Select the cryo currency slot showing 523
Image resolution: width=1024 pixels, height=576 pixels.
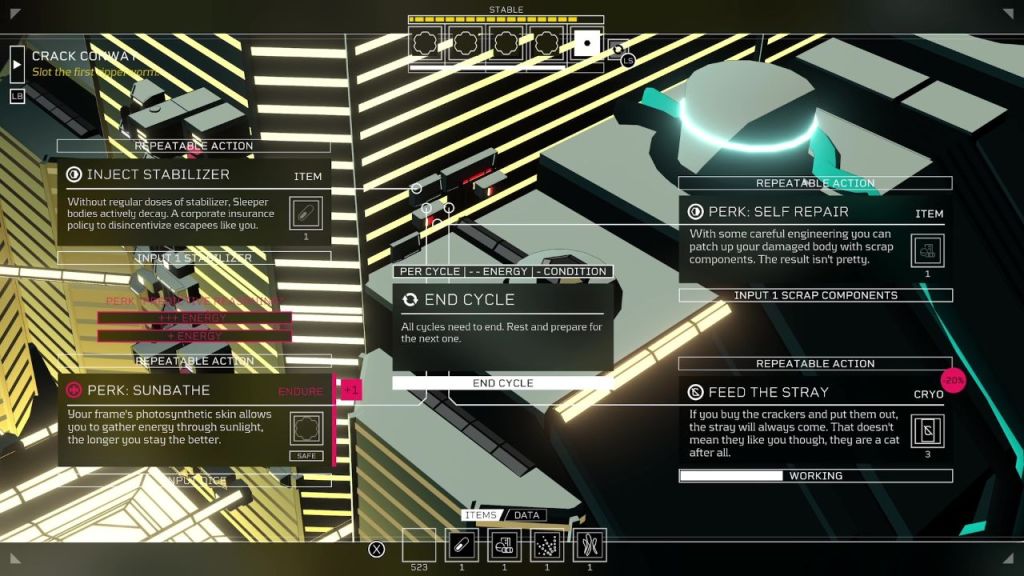pyautogui.click(x=419, y=545)
